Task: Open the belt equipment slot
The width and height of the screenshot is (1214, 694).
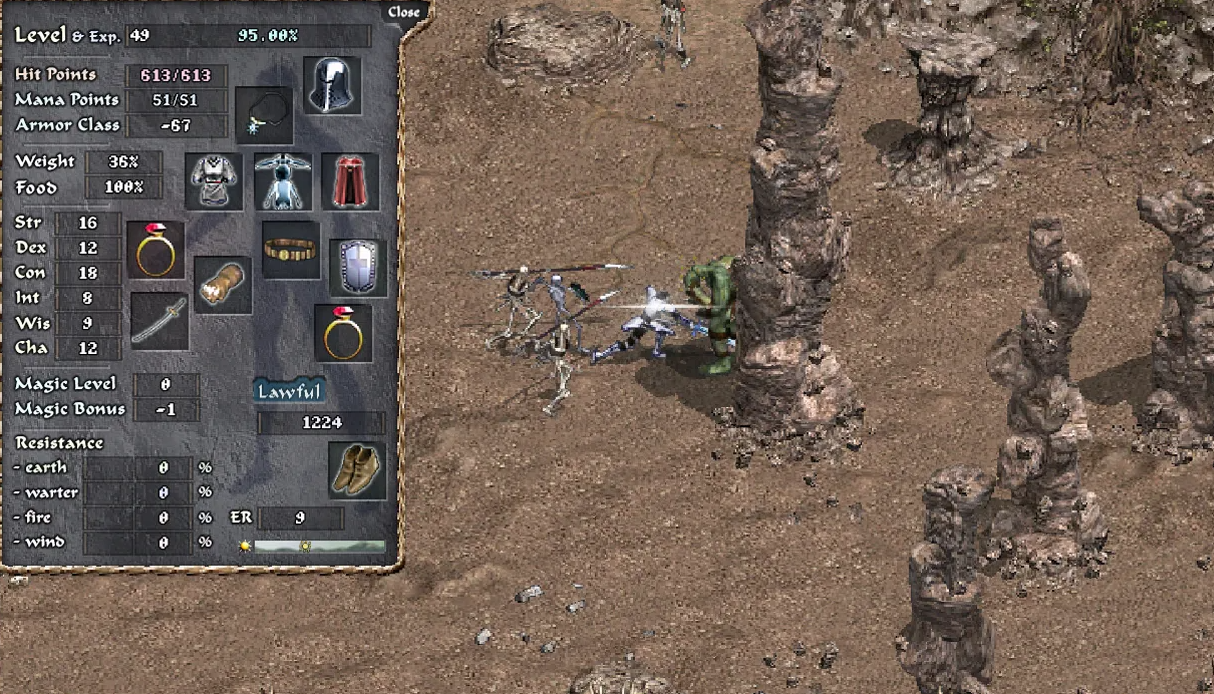Action: pyautogui.click(x=291, y=250)
